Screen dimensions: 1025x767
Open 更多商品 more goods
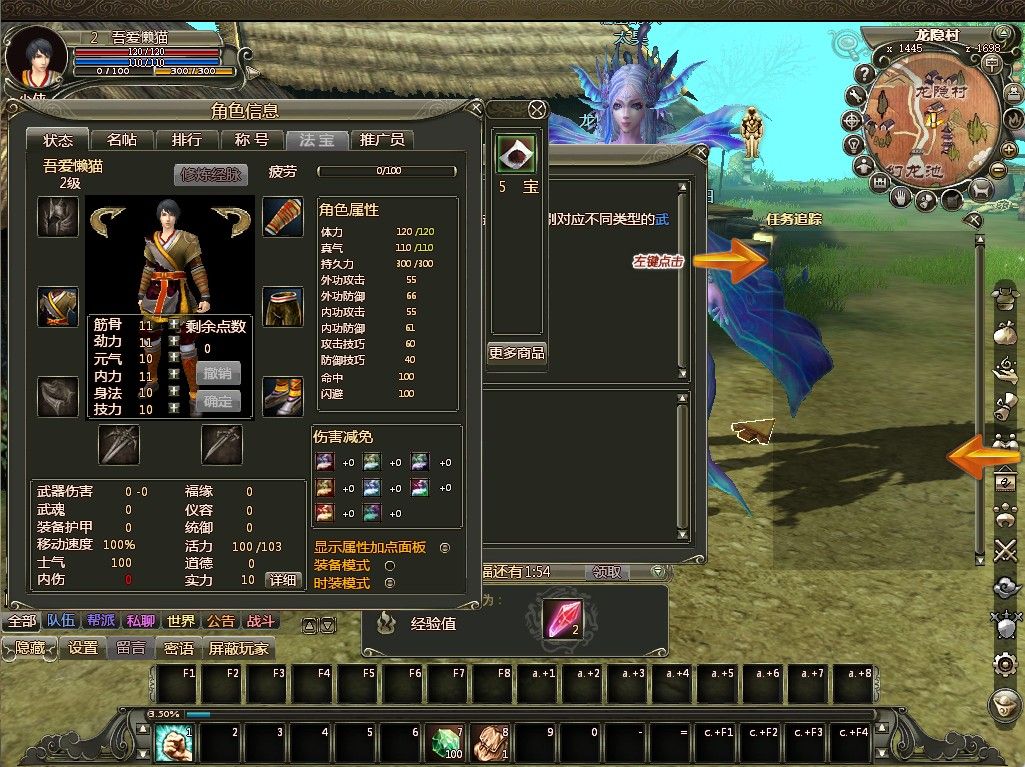[x=517, y=352]
